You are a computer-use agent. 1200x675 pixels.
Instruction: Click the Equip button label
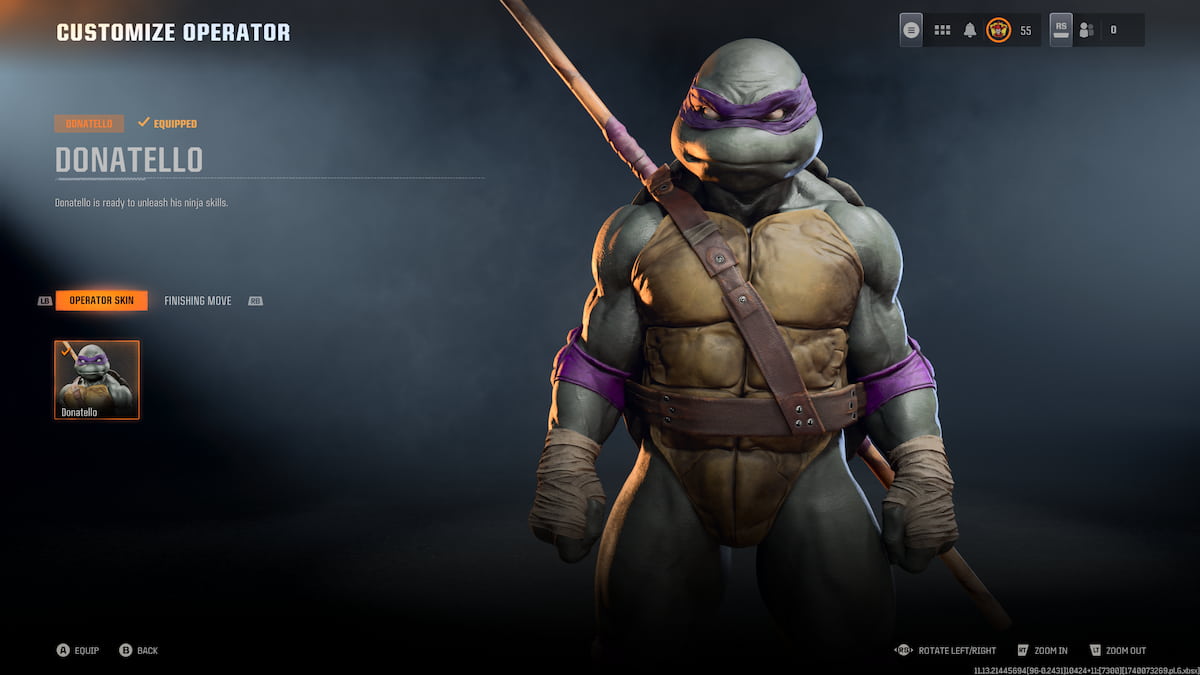[86, 651]
